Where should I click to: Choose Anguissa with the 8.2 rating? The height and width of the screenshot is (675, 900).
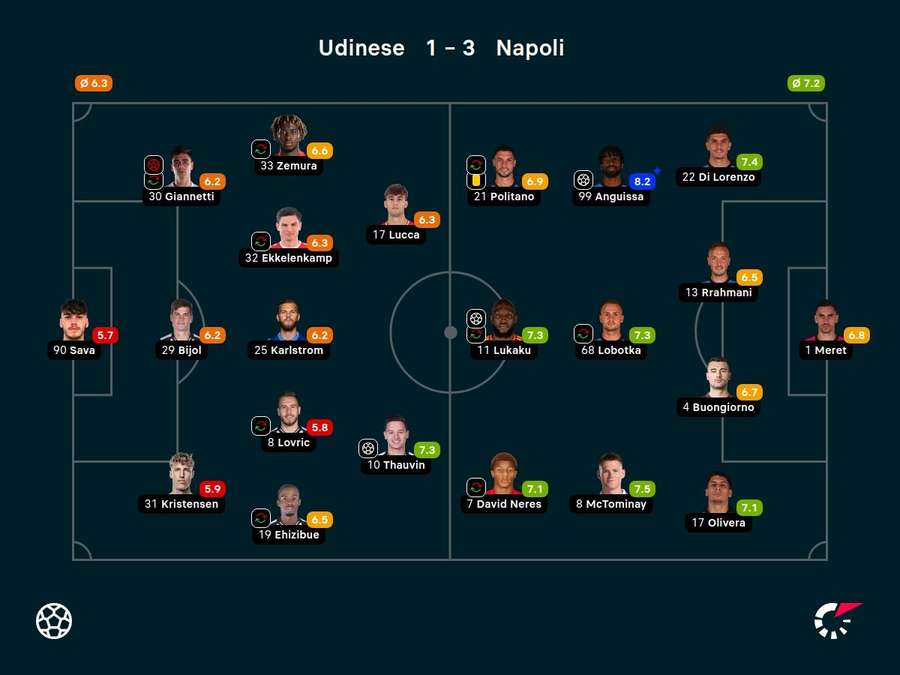pyautogui.click(x=612, y=167)
